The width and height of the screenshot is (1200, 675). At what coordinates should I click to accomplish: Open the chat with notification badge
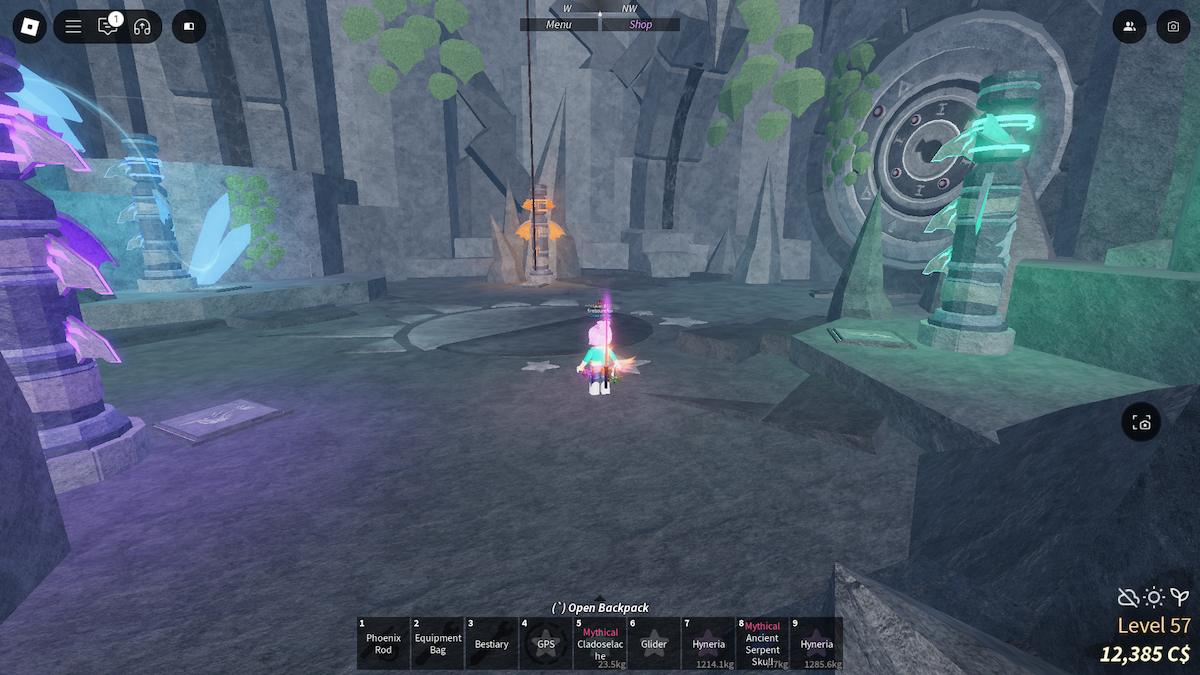(107, 27)
